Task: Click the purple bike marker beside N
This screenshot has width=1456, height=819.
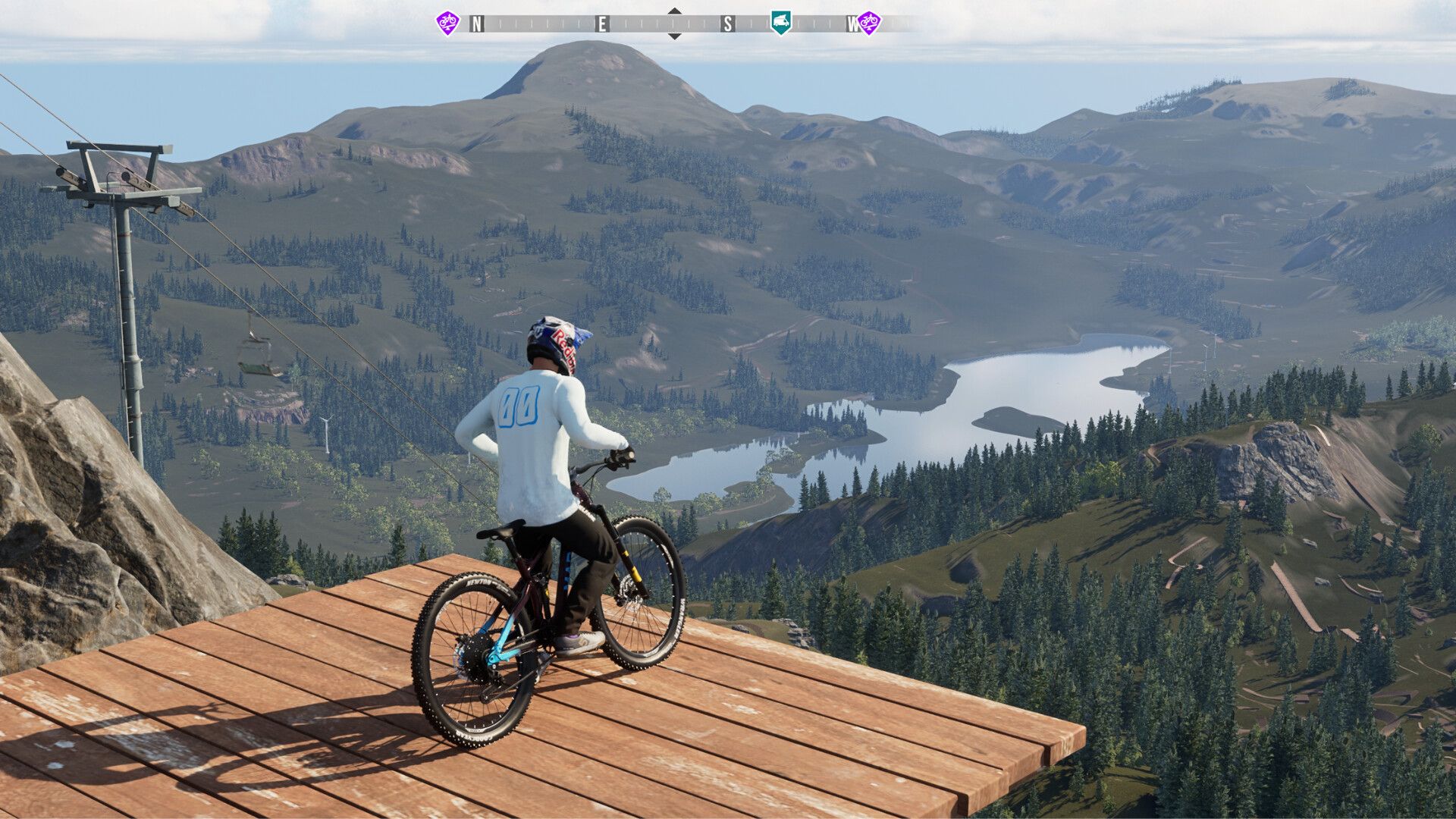Action: point(447,22)
